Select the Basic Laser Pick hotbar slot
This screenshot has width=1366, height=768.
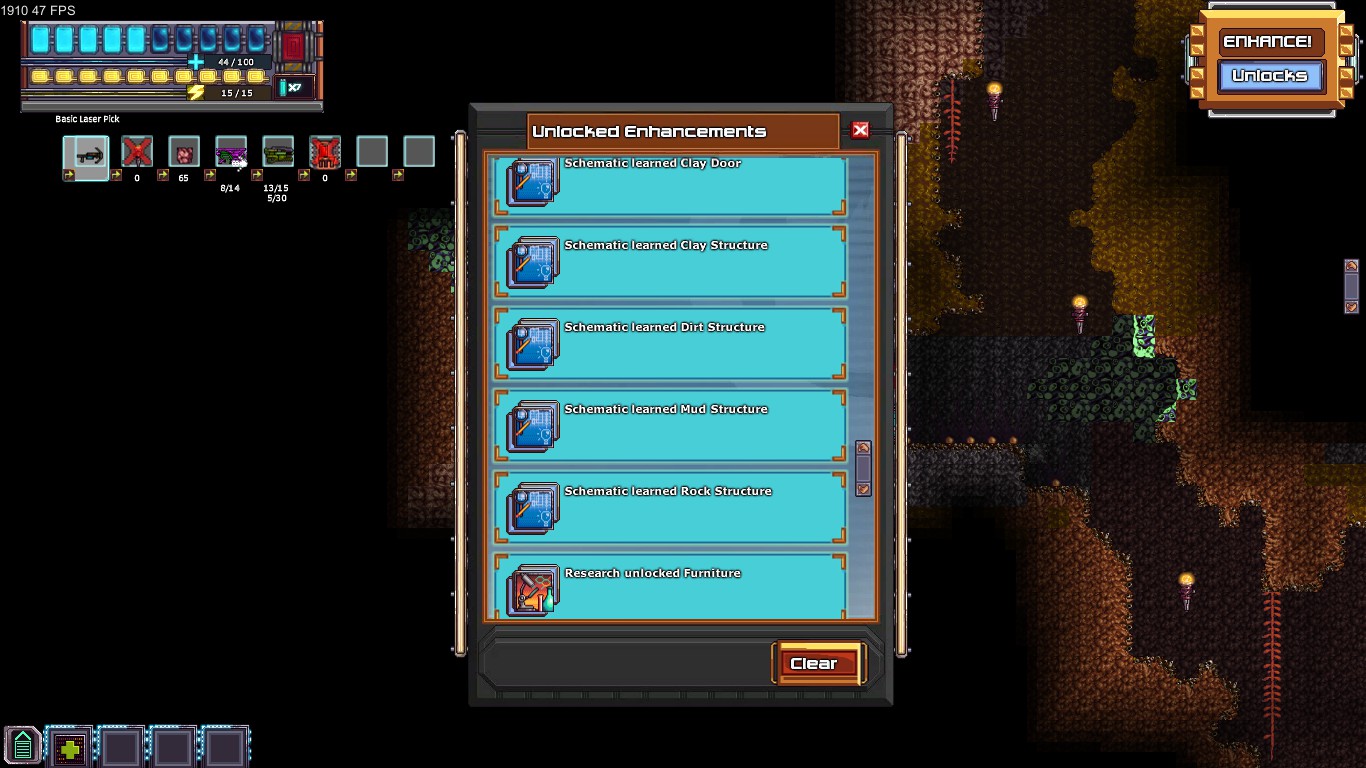[x=86, y=153]
